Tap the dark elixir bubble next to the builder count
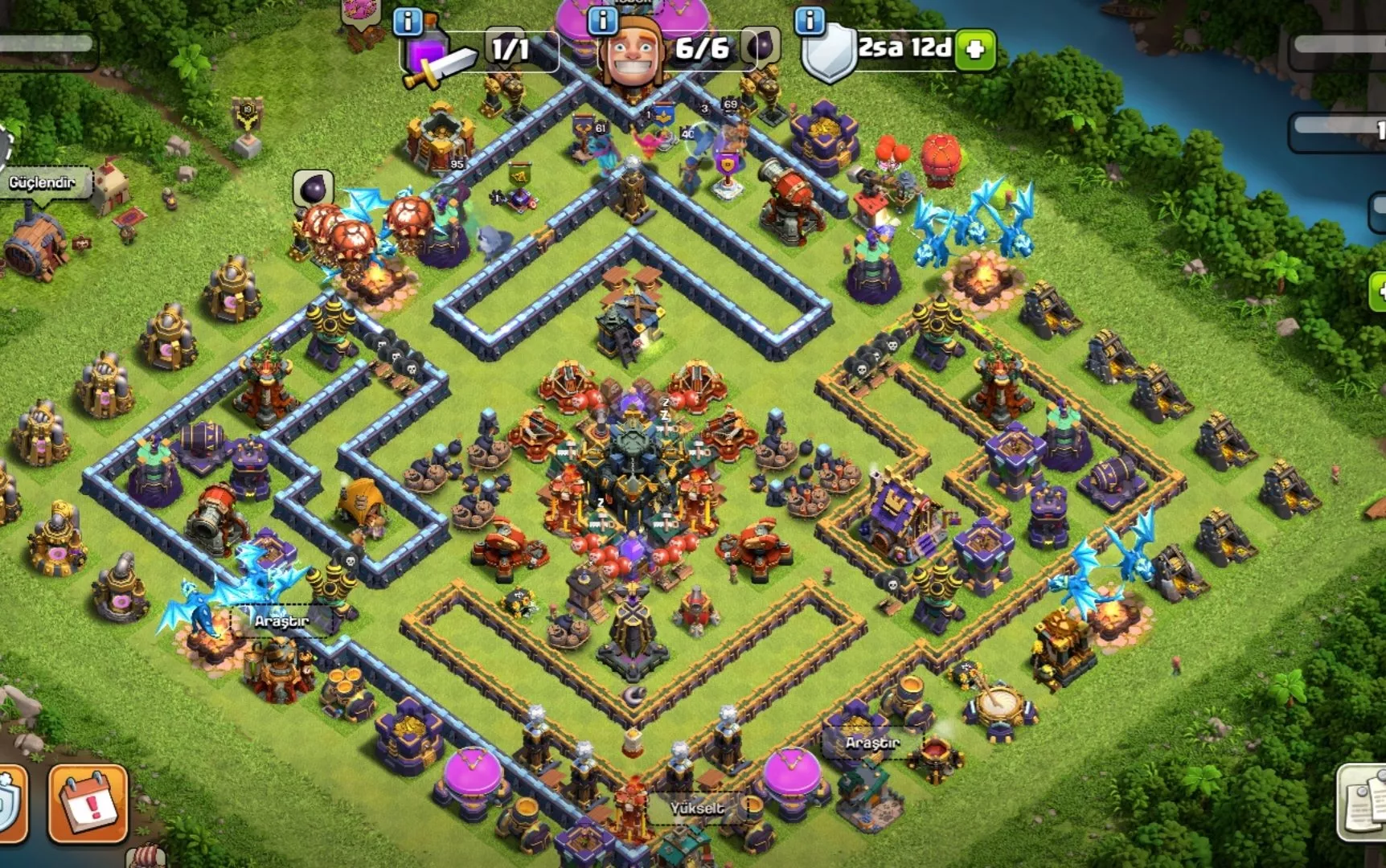1386x868 pixels. (x=760, y=47)
